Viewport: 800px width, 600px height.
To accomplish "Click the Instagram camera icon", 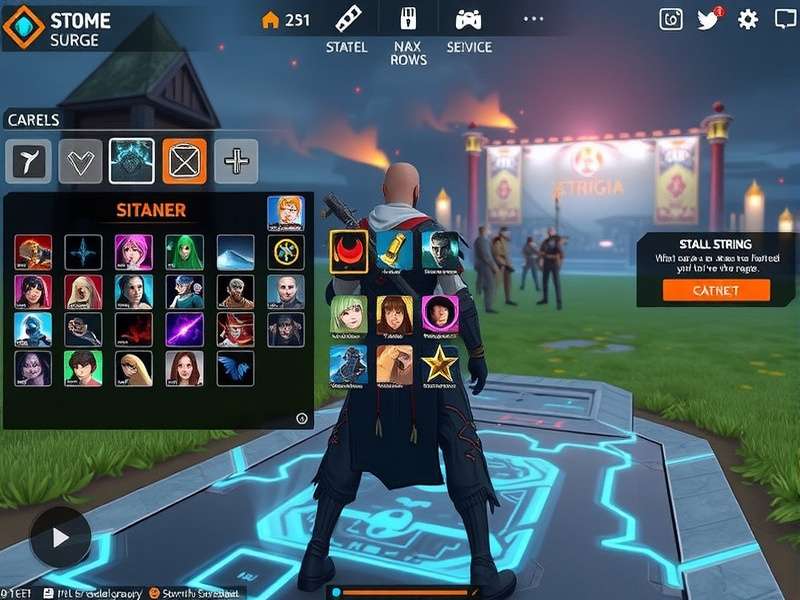I will click(671, 19).
